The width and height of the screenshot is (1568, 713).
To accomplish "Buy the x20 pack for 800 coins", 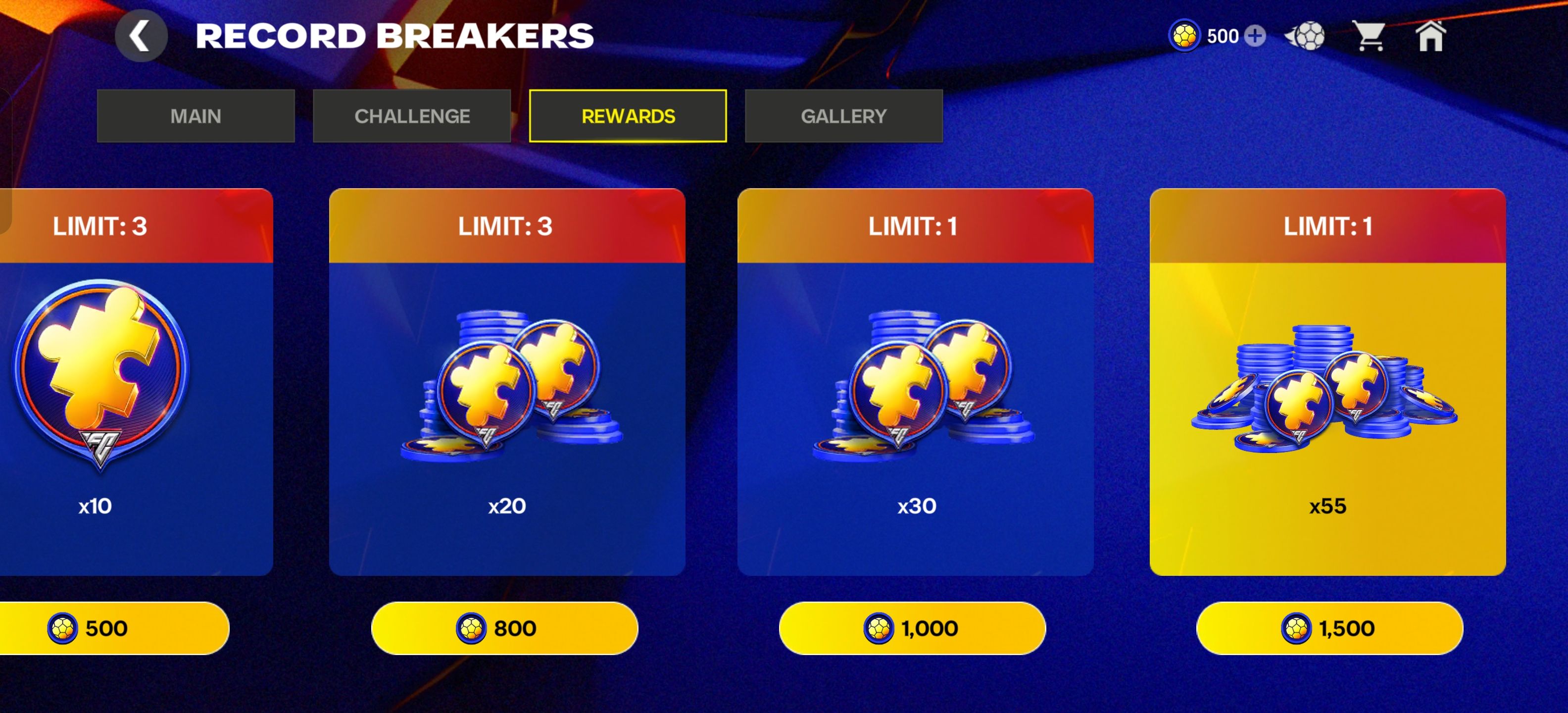I will tap(505, 628).
